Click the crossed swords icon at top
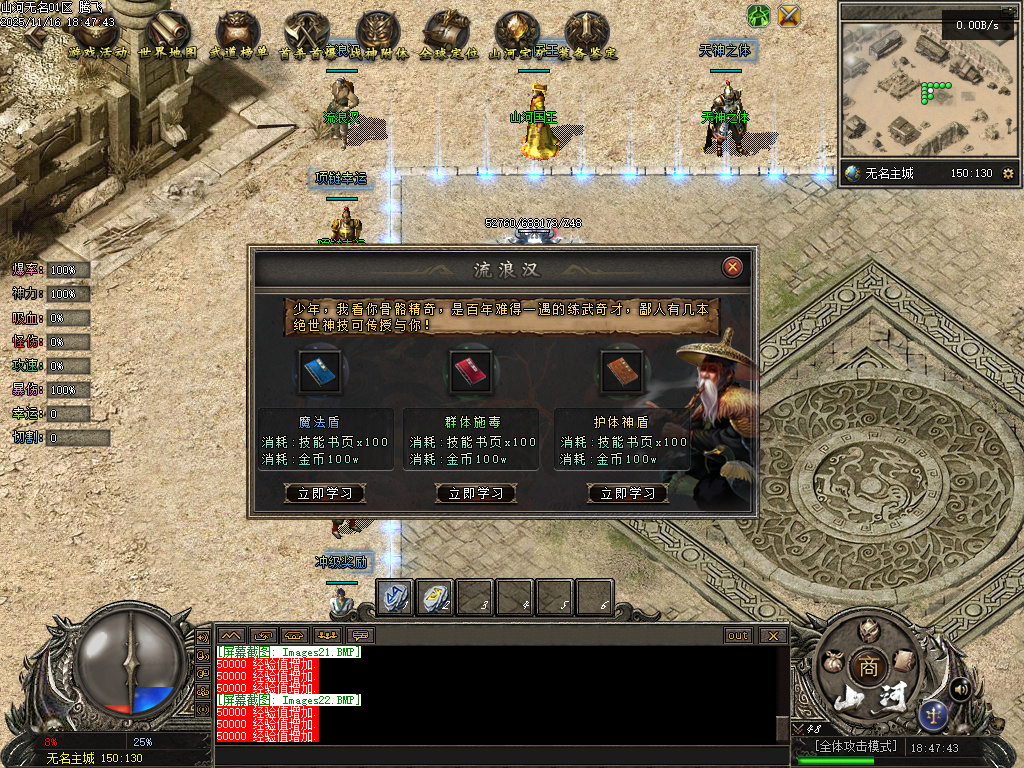This screenshot has width=1024, height=768. pos(790,16)
